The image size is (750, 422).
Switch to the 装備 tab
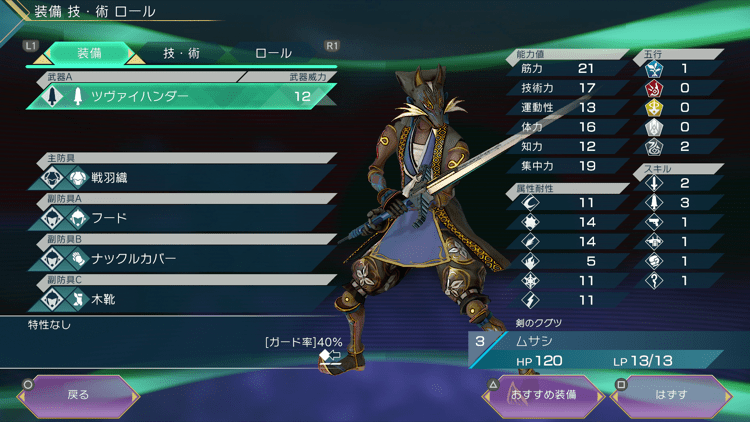click(88, 53)
